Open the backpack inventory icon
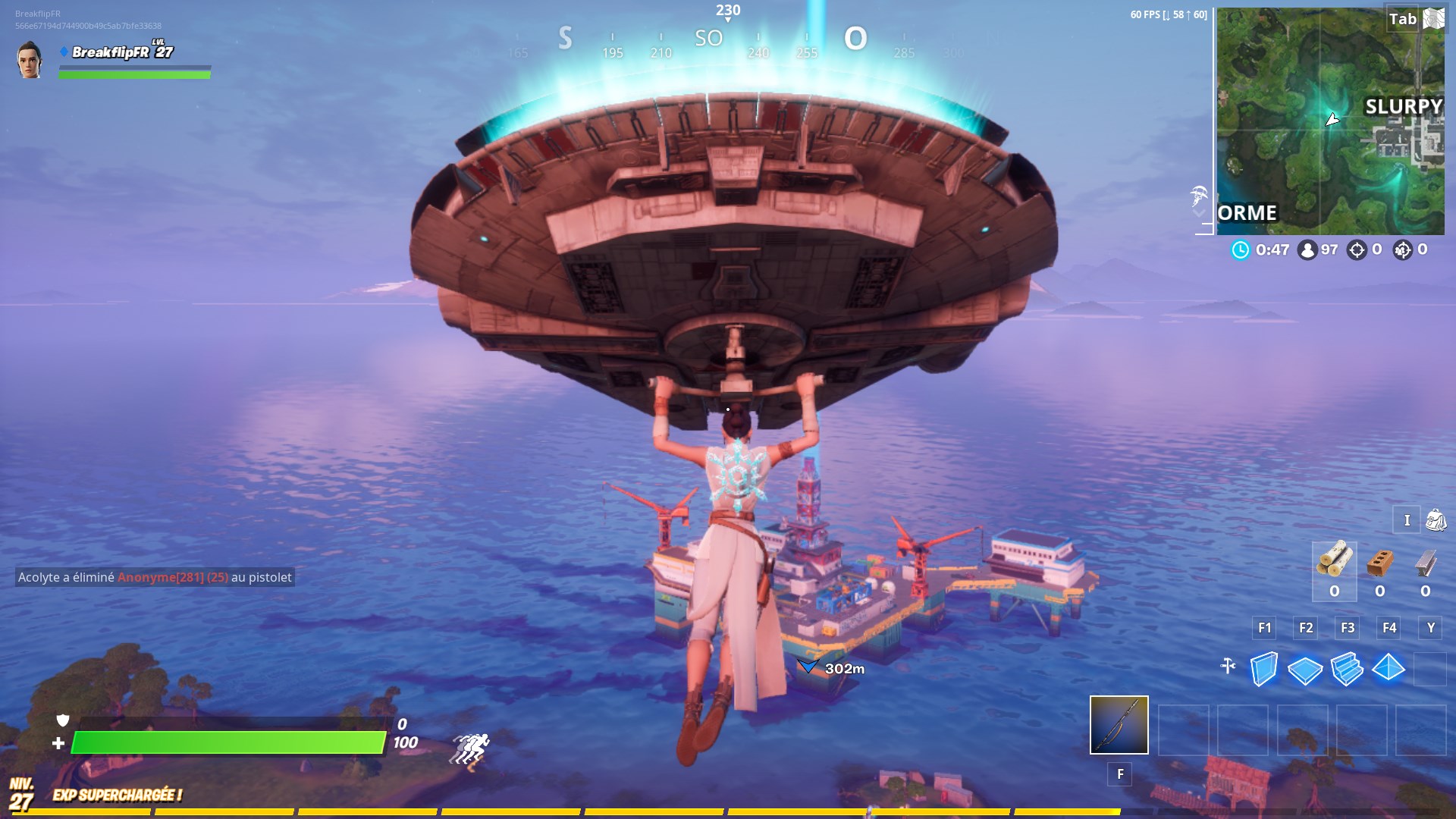 coord(1436,520)
